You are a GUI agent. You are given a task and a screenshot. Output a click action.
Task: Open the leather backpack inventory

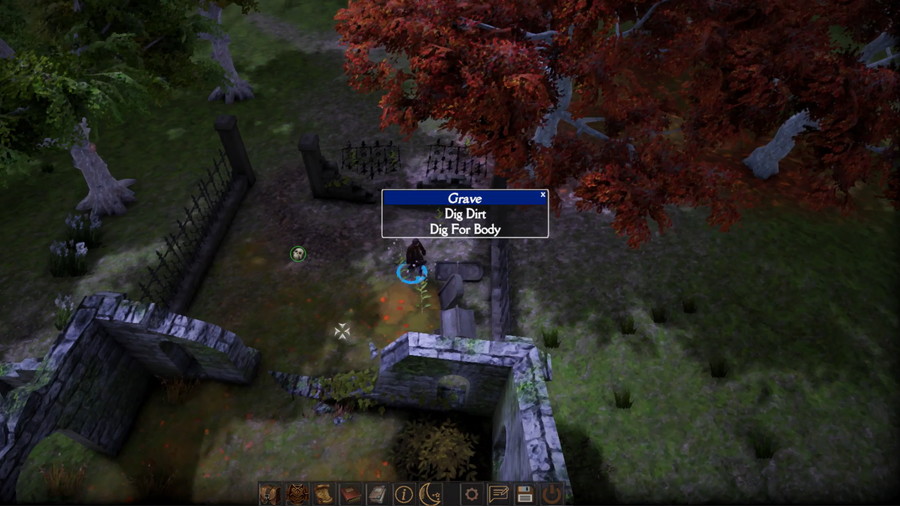point(270,493)
